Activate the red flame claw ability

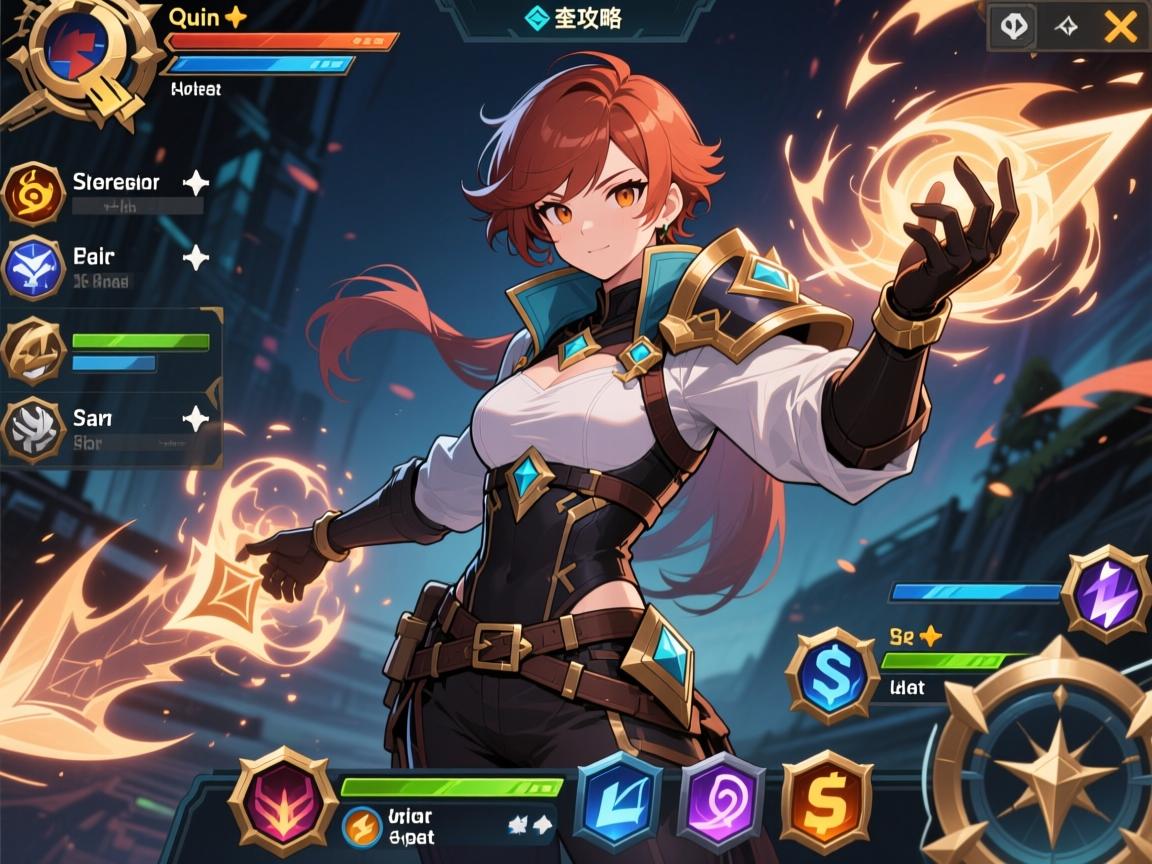point(280,800)
